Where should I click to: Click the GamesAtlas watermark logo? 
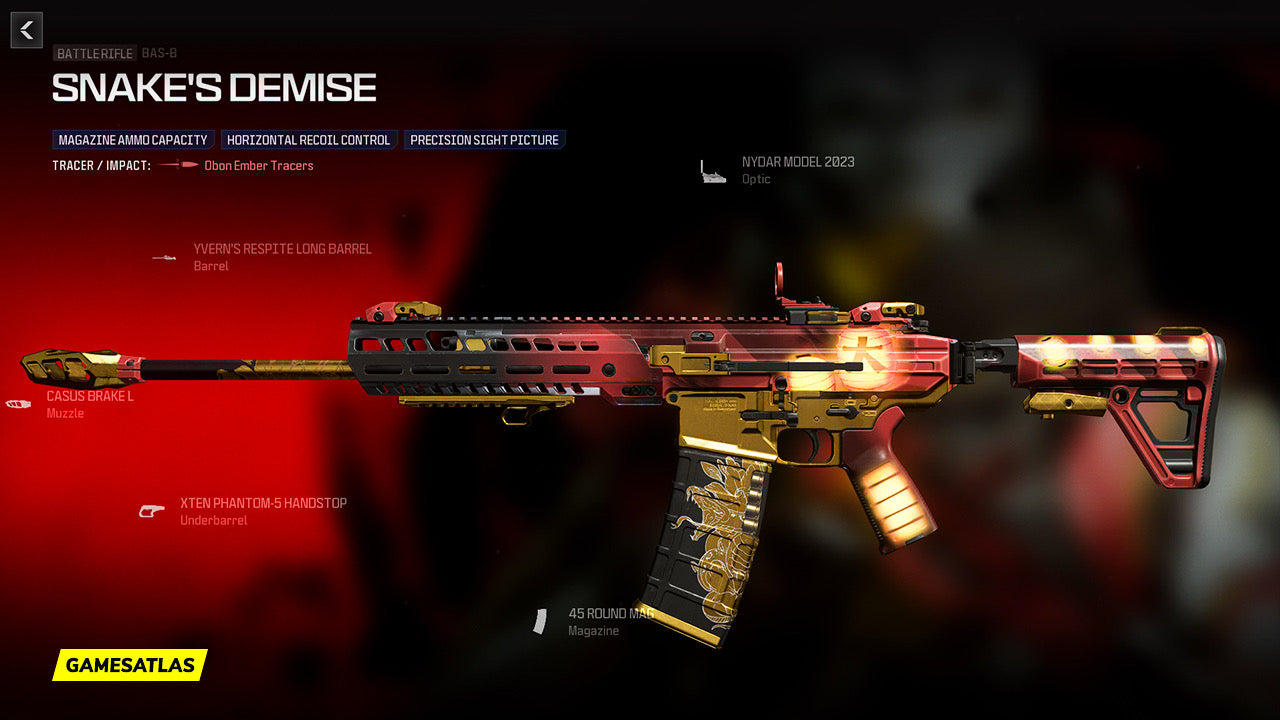(130, 665)
